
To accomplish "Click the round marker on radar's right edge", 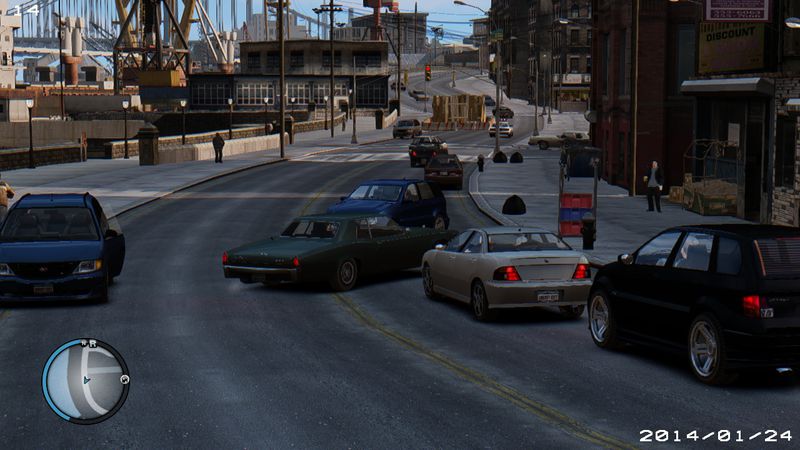I will coord(125,380).
